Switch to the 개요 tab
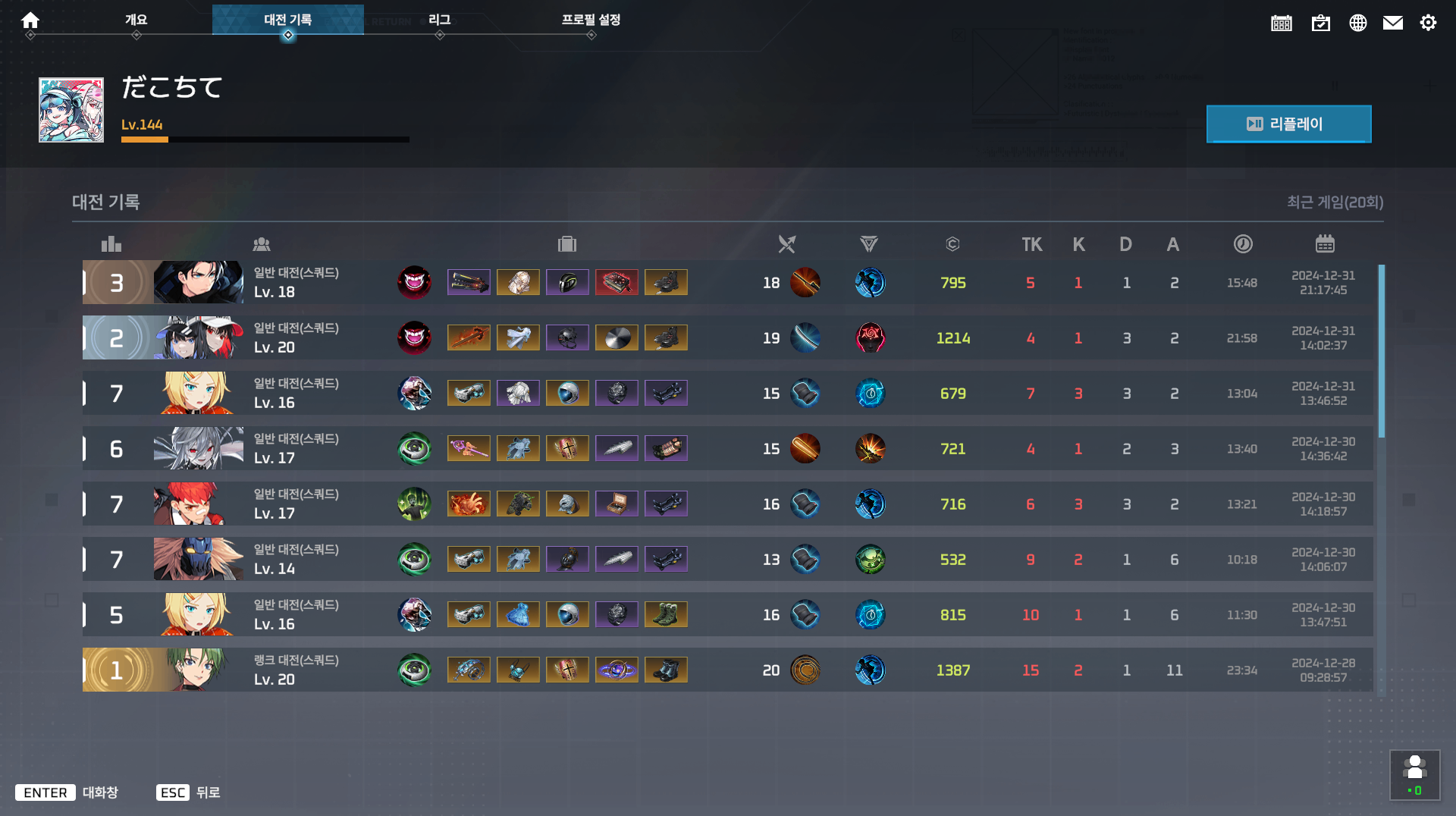This screenshot has height=816, width=1456. click(x=136, y=20)
